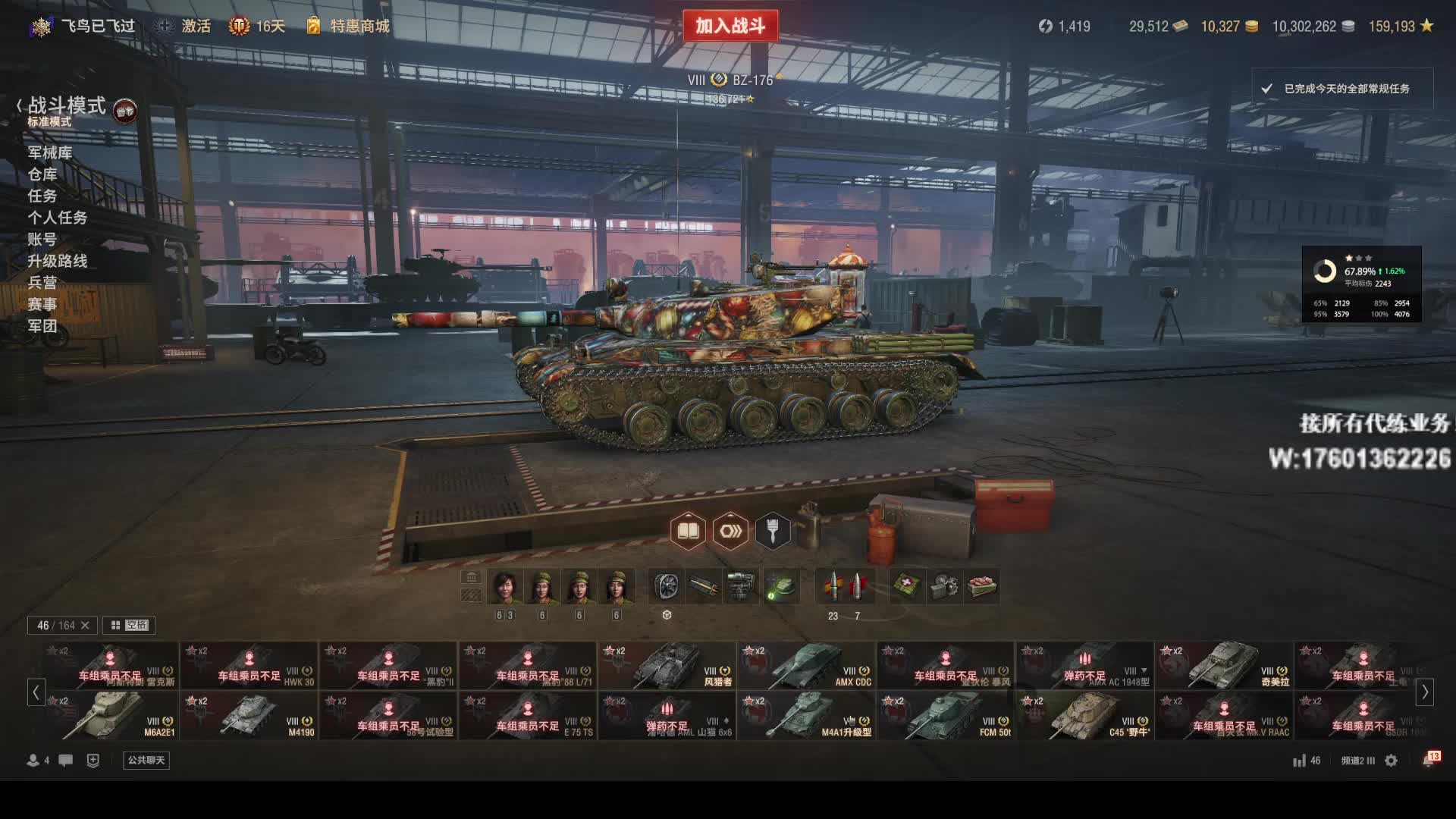Open the 兵营 barracks menu
The image size is (1456, 819).
pyautogui.click(x=42, y=282)
